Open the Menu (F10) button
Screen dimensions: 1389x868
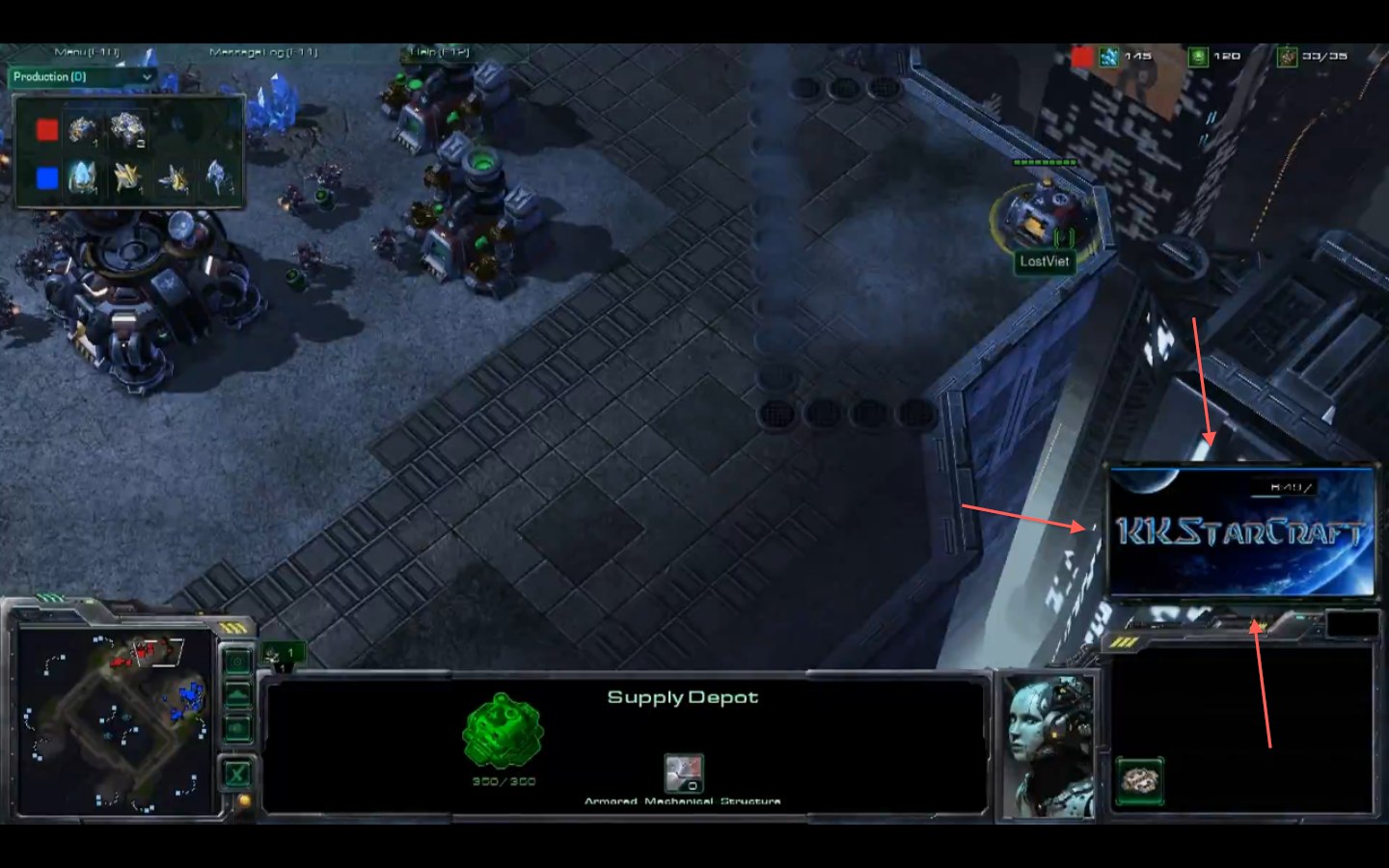point(87,52)
